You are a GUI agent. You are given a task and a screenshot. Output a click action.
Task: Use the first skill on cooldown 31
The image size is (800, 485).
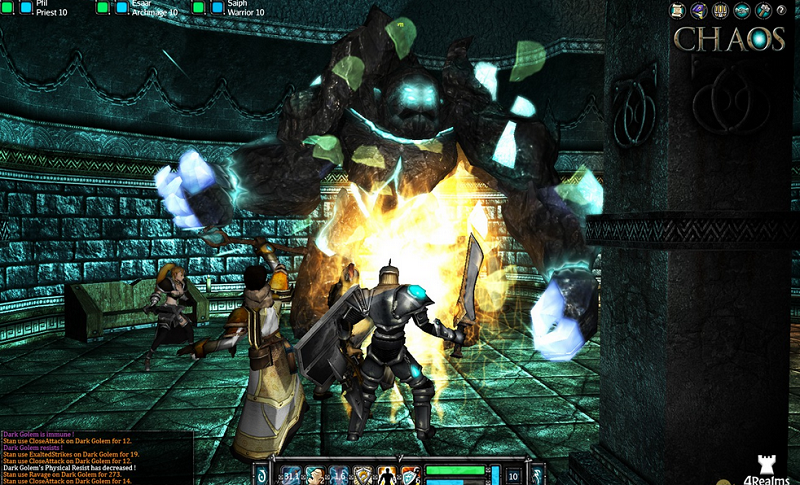(x=292, y=475)
